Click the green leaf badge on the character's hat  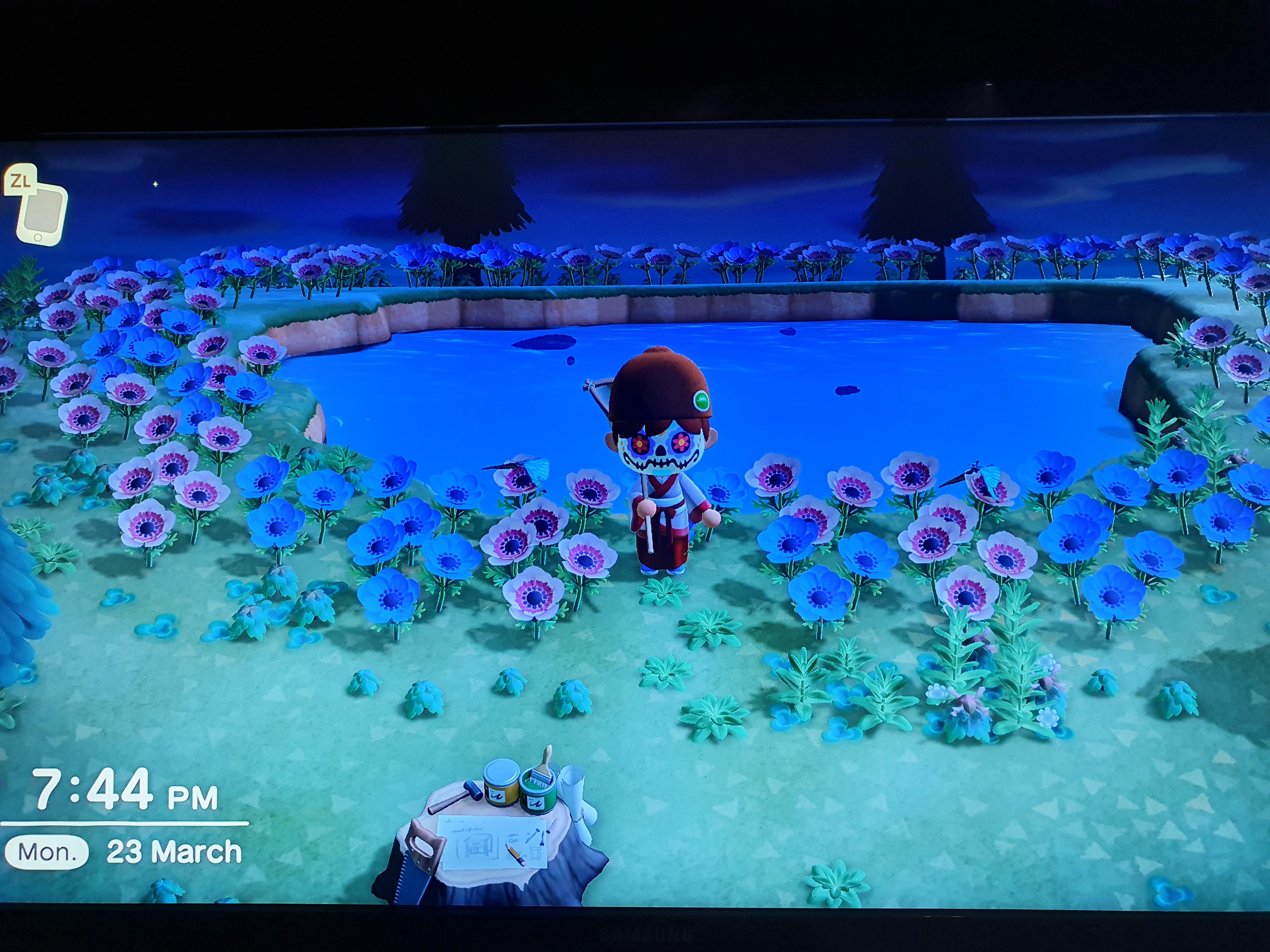coord(702,400)
